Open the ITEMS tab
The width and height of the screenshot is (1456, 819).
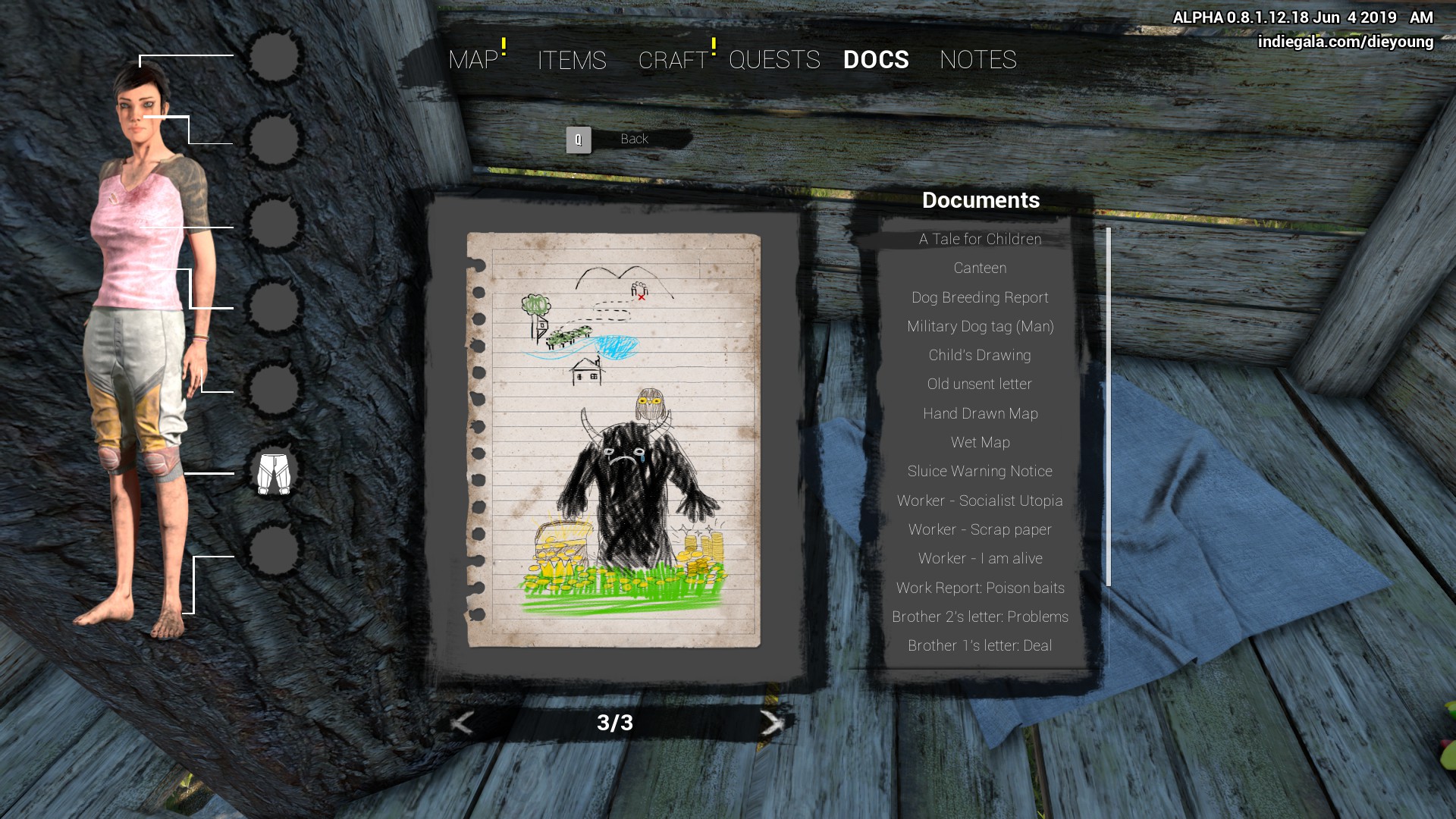(572, 60)
